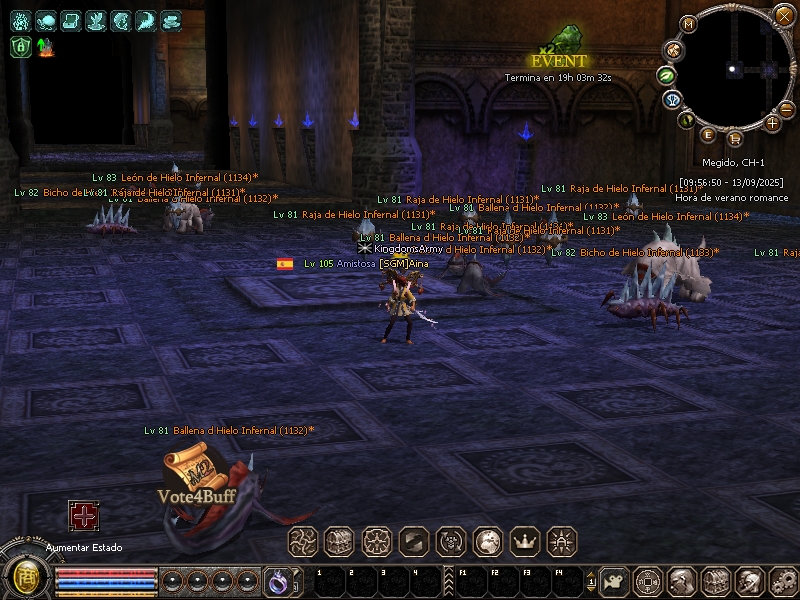Click the purple ring quick slot

point(277,580)
